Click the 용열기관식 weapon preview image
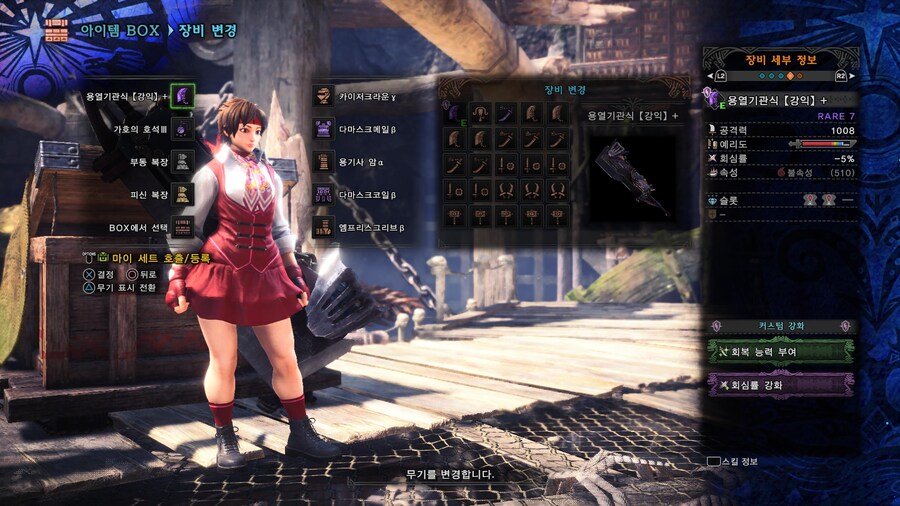 click(x=630, y=177)
